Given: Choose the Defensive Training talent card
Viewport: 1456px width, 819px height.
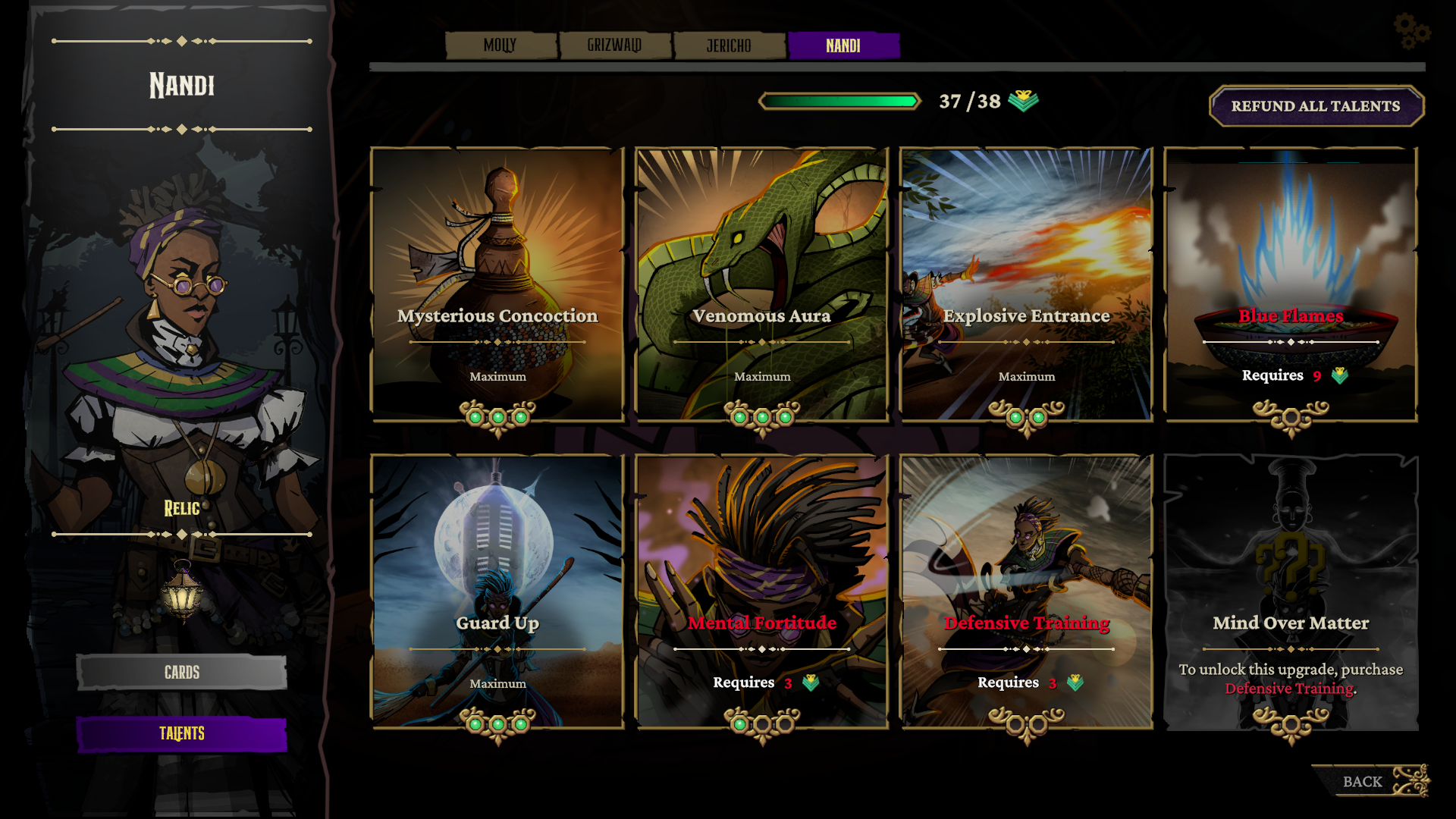Looking at the screenshot, I should click(x=1026, y=591).
